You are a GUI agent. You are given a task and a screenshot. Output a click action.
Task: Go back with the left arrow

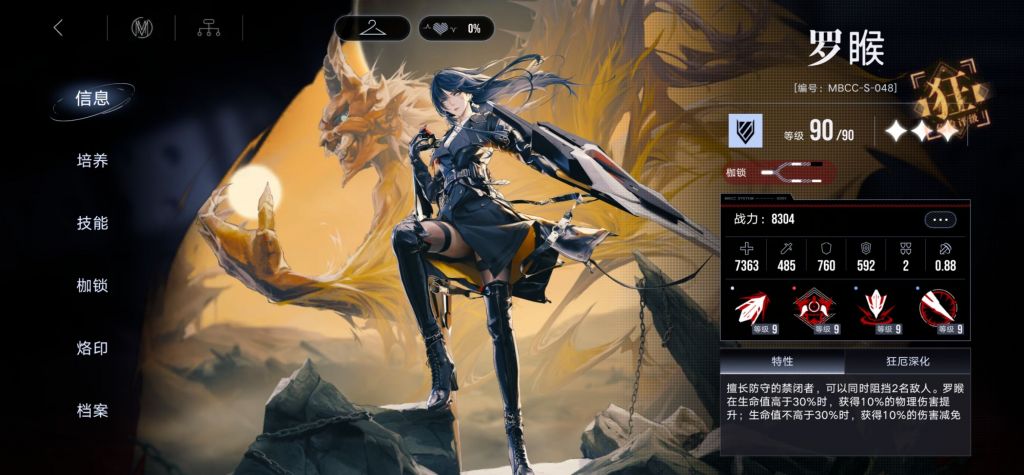58,28
